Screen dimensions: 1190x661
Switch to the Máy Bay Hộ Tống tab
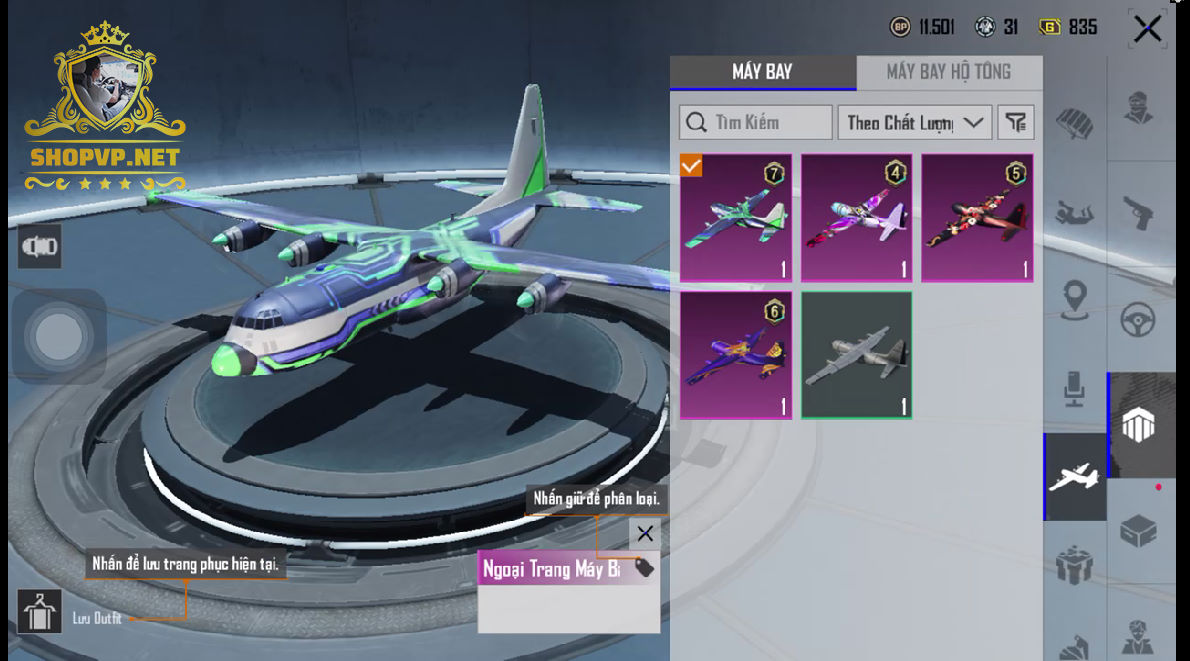[x=948, y=72]
